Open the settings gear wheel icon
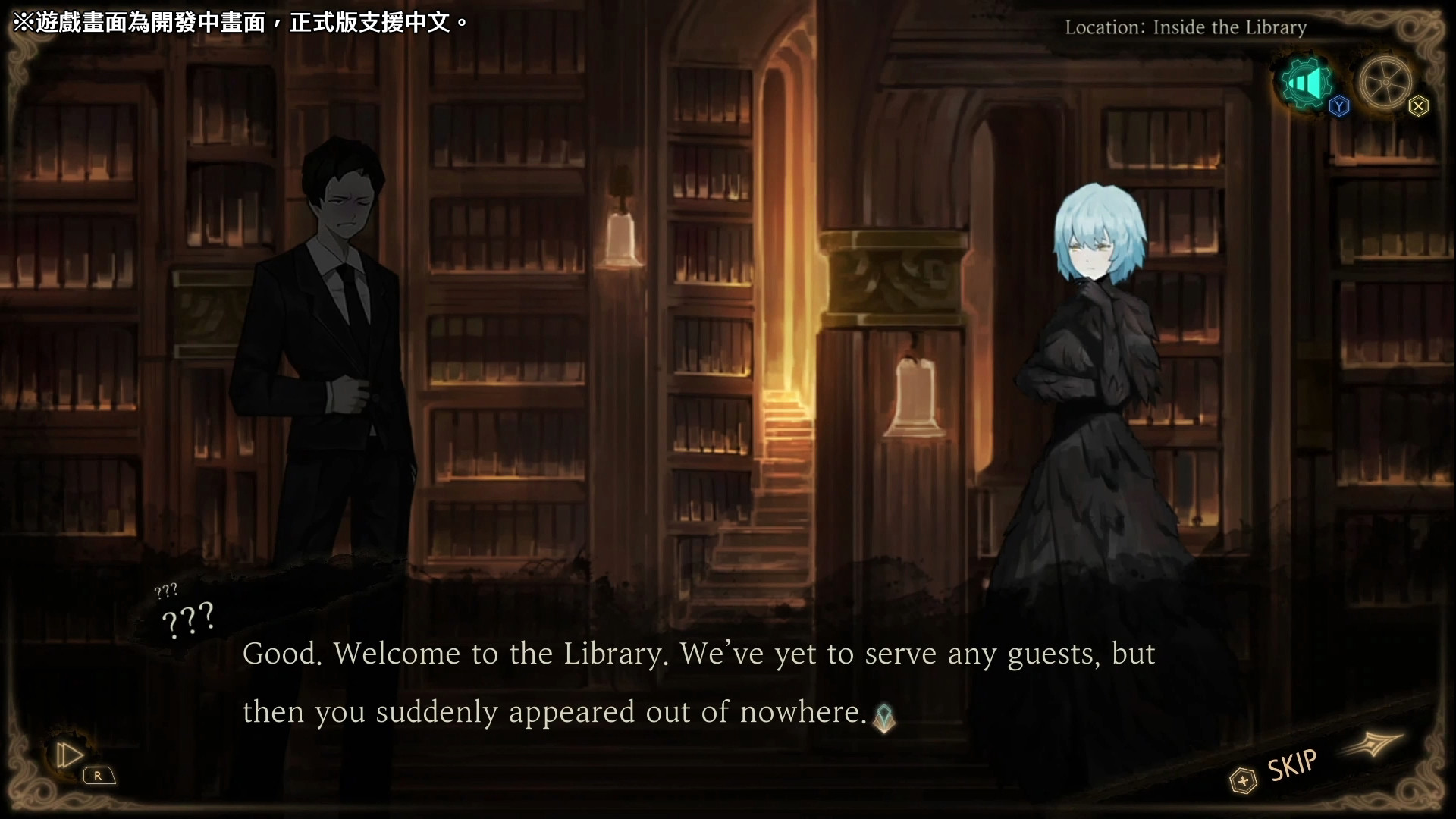This screenshot has width=1456, height=819. [1385, 82]
